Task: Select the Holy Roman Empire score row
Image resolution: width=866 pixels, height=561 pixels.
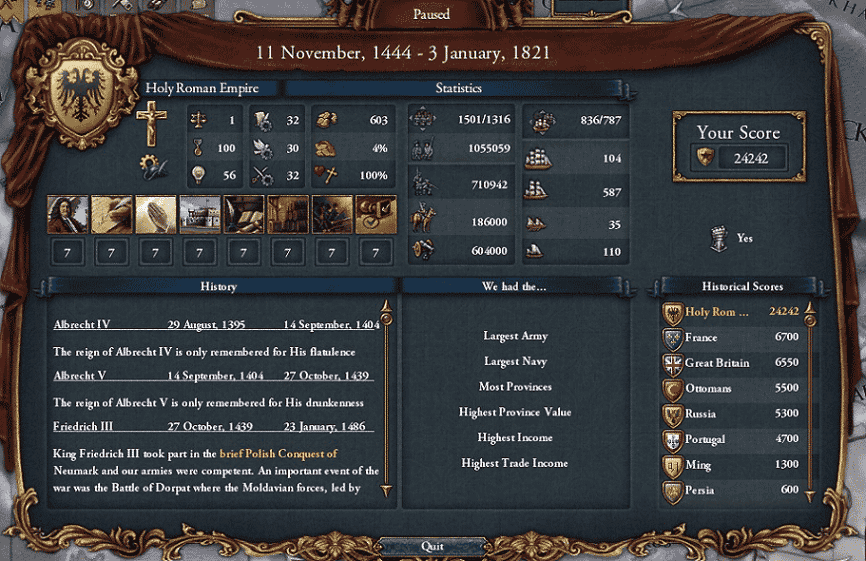Action: tap(735, 312)
